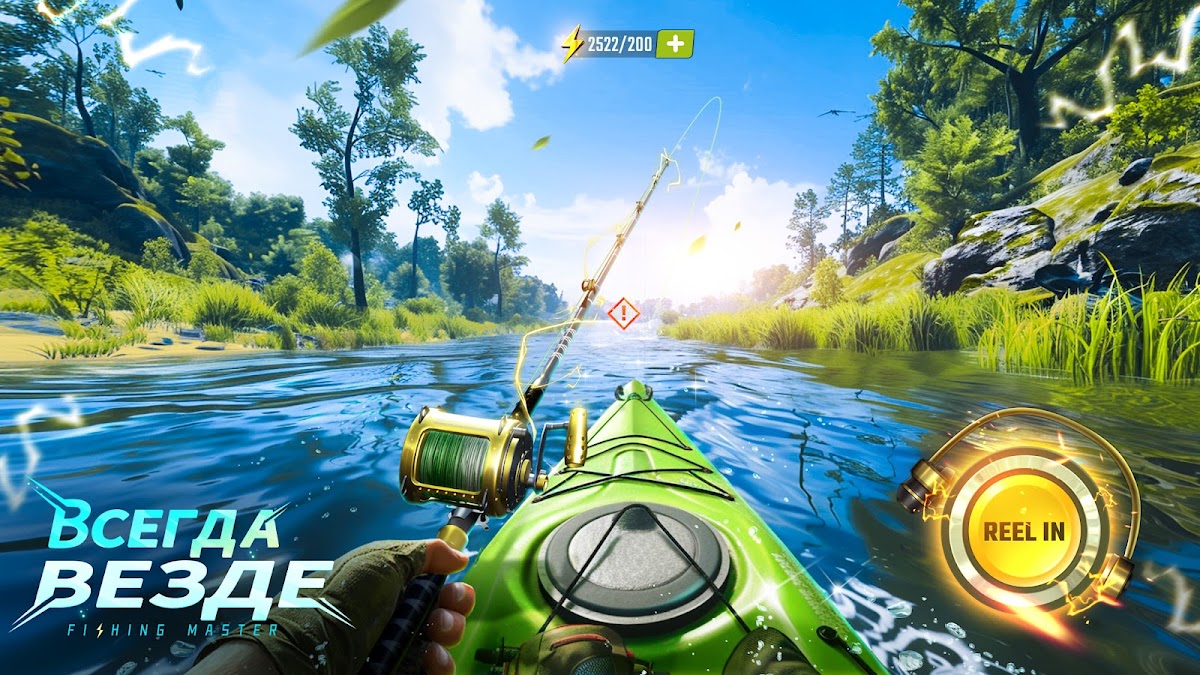Add energy with the green plus button
1200x675 pixels.
coord(675,43)
